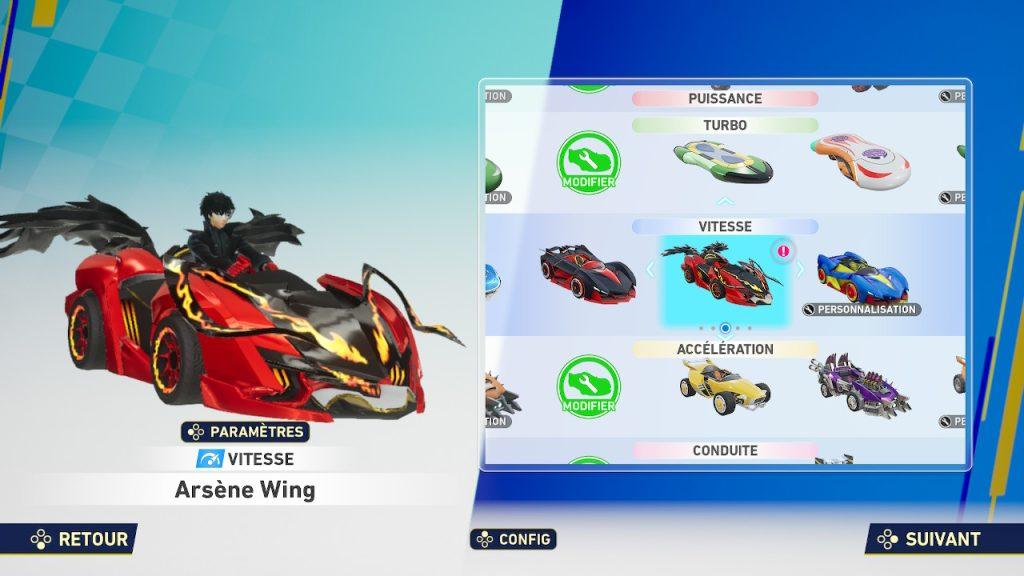Pick the yellow Accélération car
The height and width of the screenshot is (576, 1024).
725,382
